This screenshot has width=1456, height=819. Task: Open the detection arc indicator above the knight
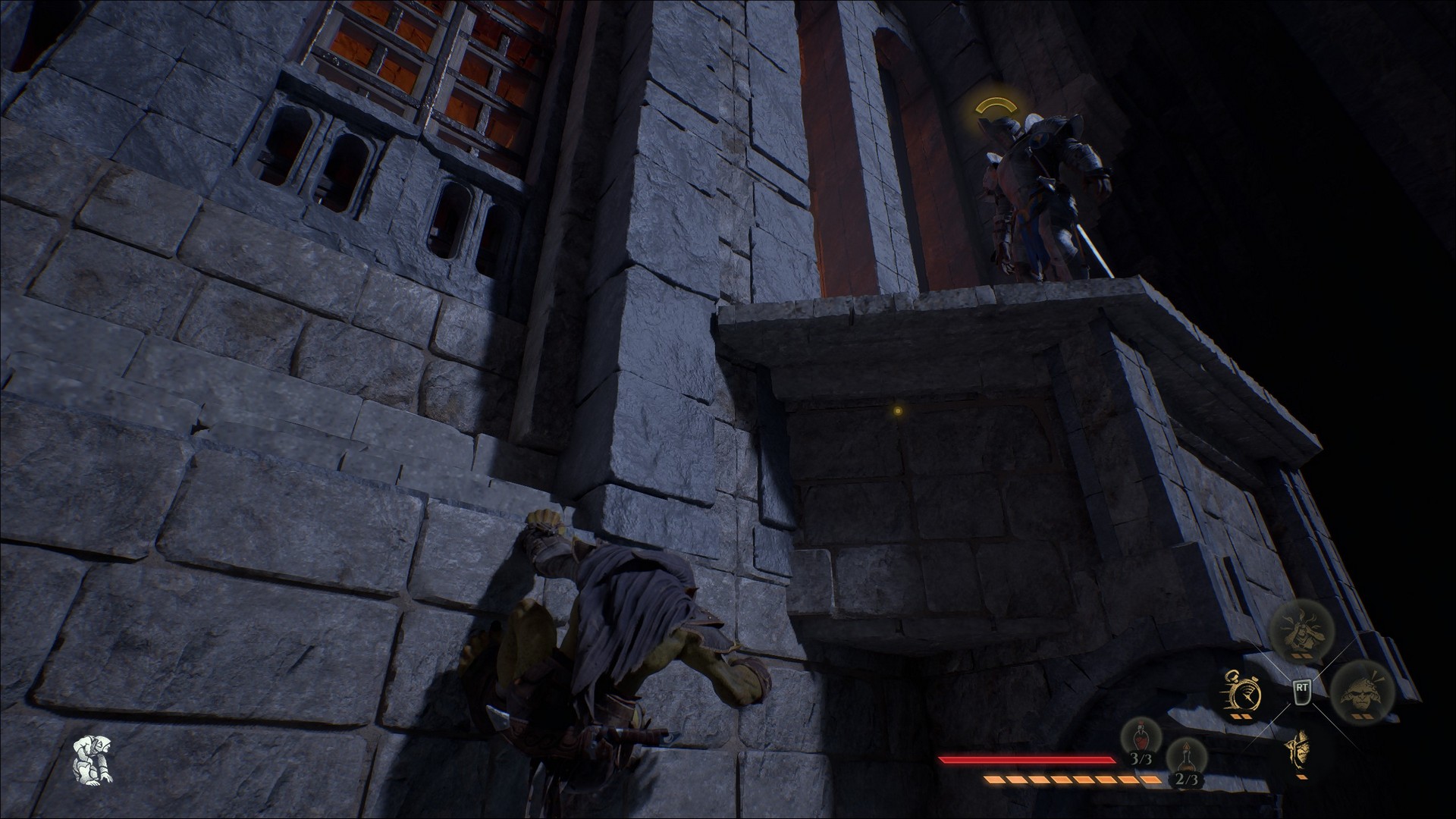tap(995, 105)
